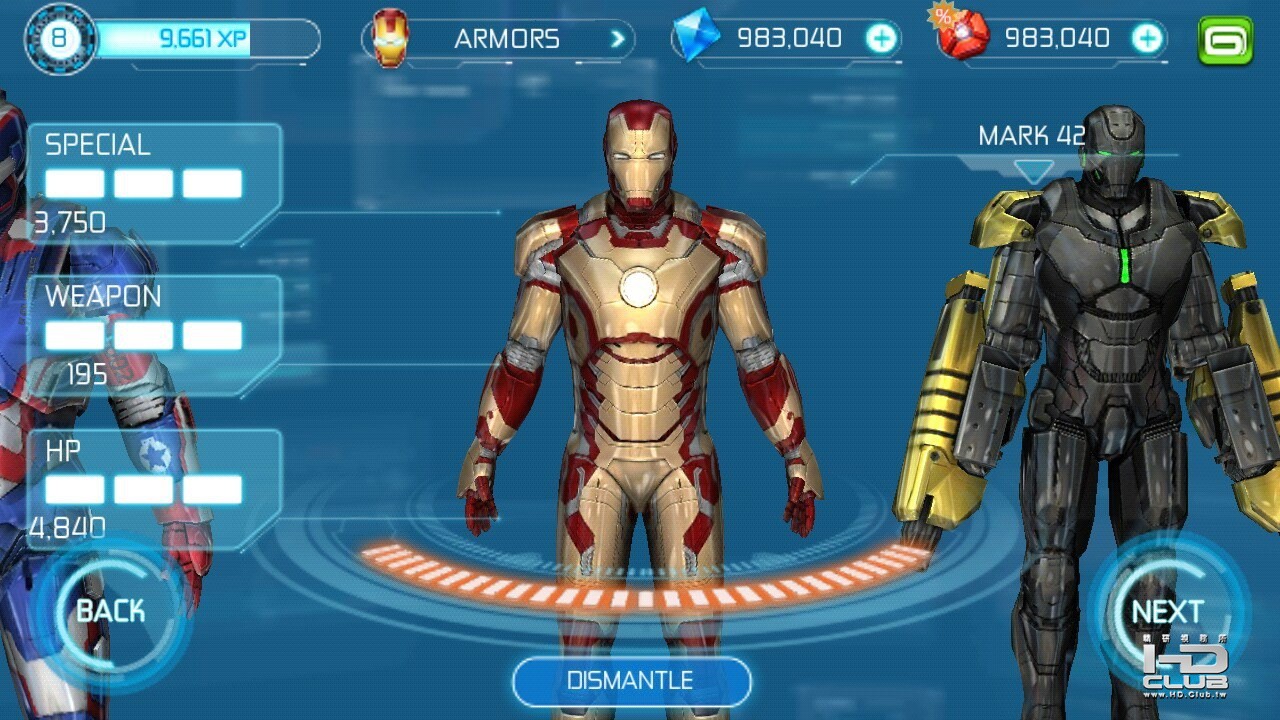Click the level 8 arc reactor badge

click(x=59, y=40)
